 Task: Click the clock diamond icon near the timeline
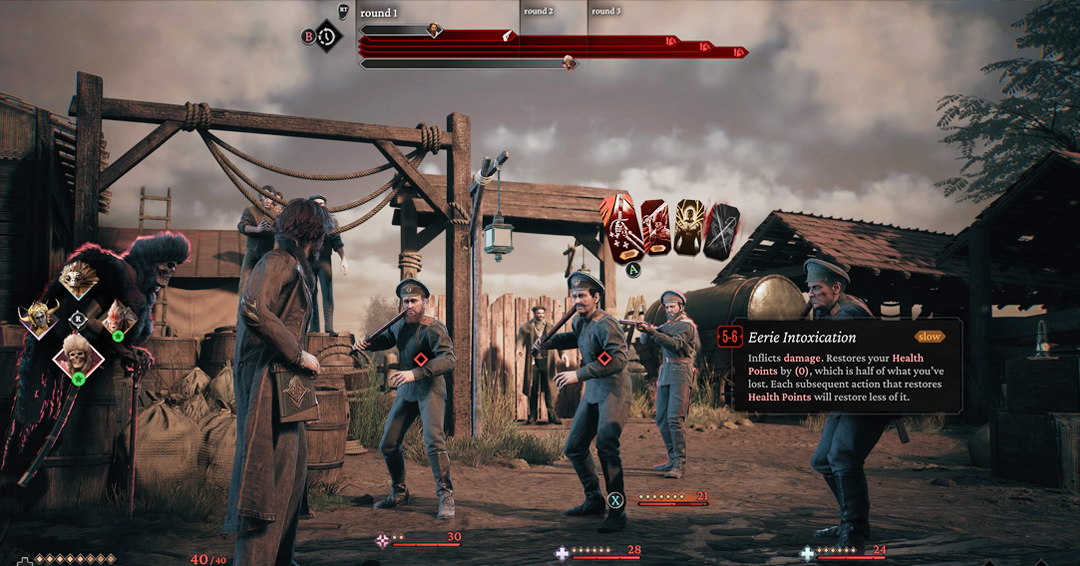pyautogui.click(x=327, y=37)
